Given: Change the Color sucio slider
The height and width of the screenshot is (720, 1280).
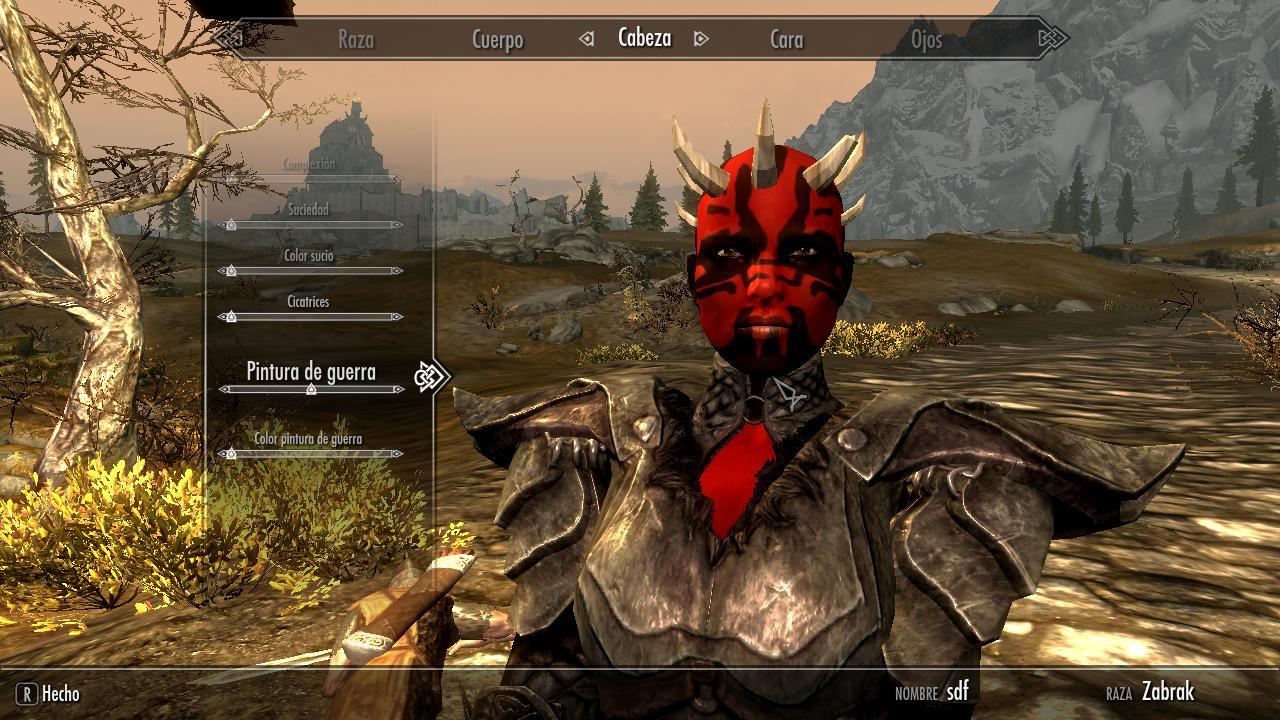Looking at the screenshot, I should tap(311, 271).
